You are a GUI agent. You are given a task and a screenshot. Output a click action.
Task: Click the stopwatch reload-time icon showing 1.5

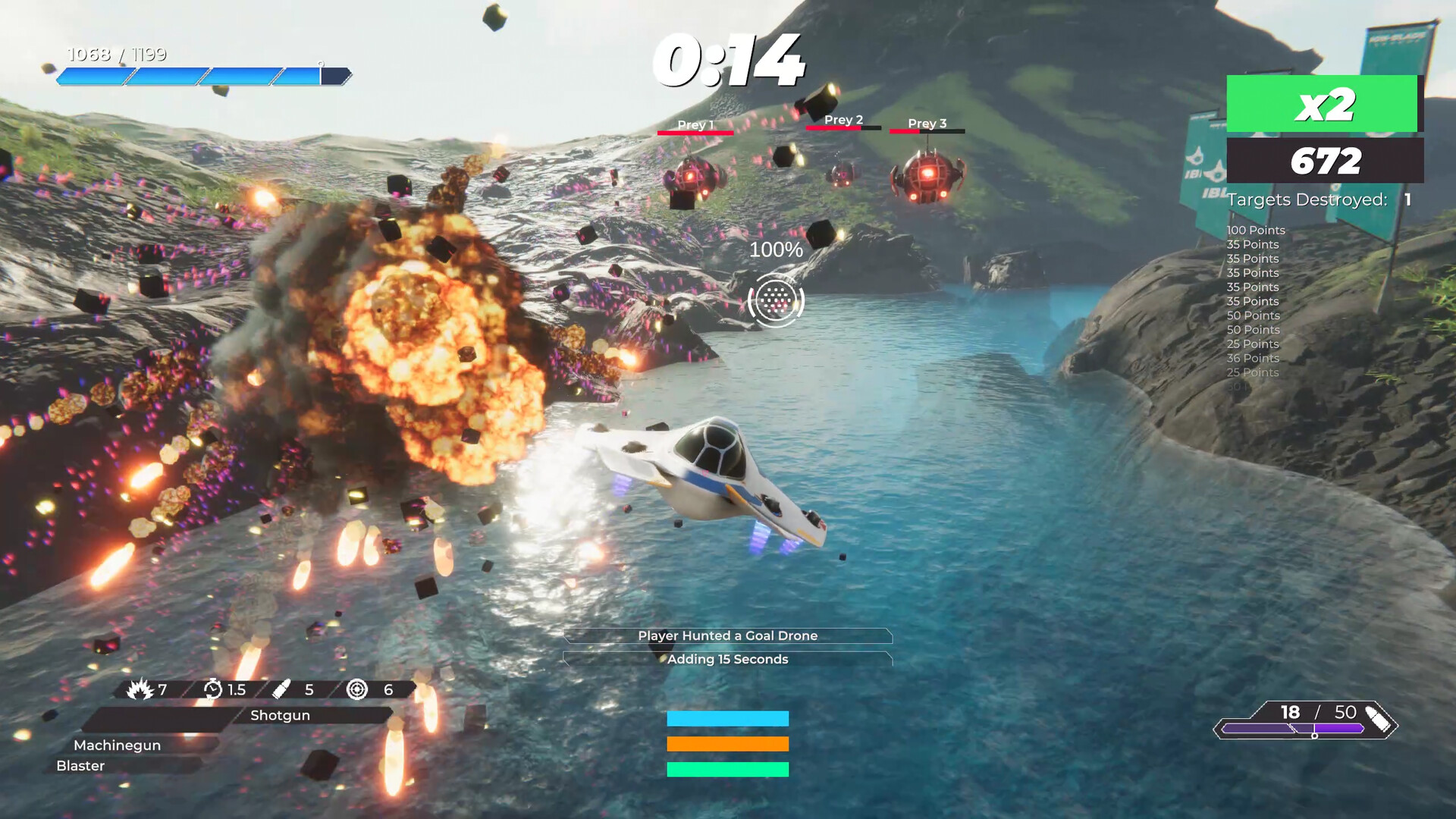point(215,690)
